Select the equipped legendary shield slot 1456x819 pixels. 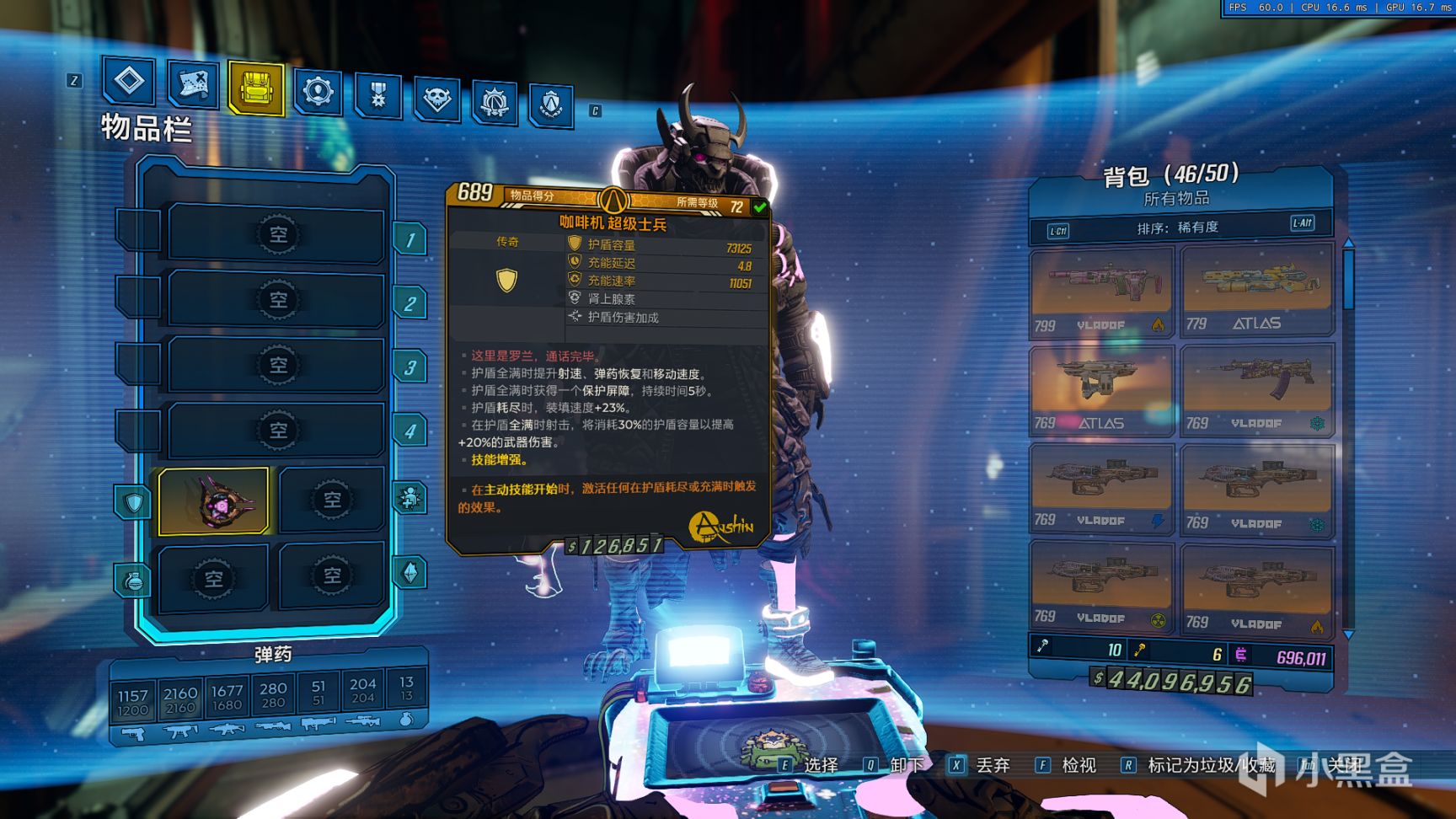coord(214,502)
